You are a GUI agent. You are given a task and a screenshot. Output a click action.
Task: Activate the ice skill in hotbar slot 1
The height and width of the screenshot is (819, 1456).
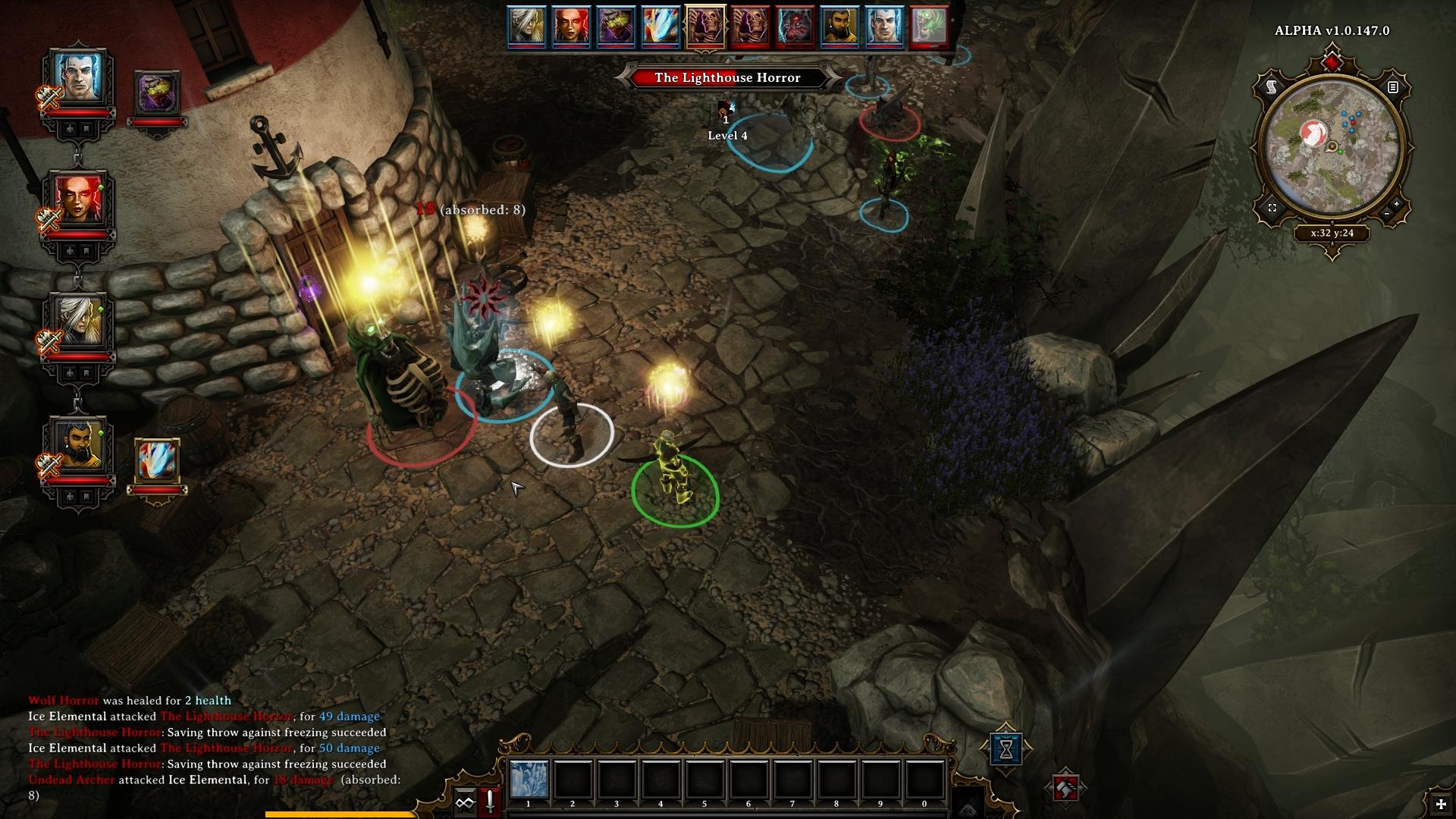(528, 779)
